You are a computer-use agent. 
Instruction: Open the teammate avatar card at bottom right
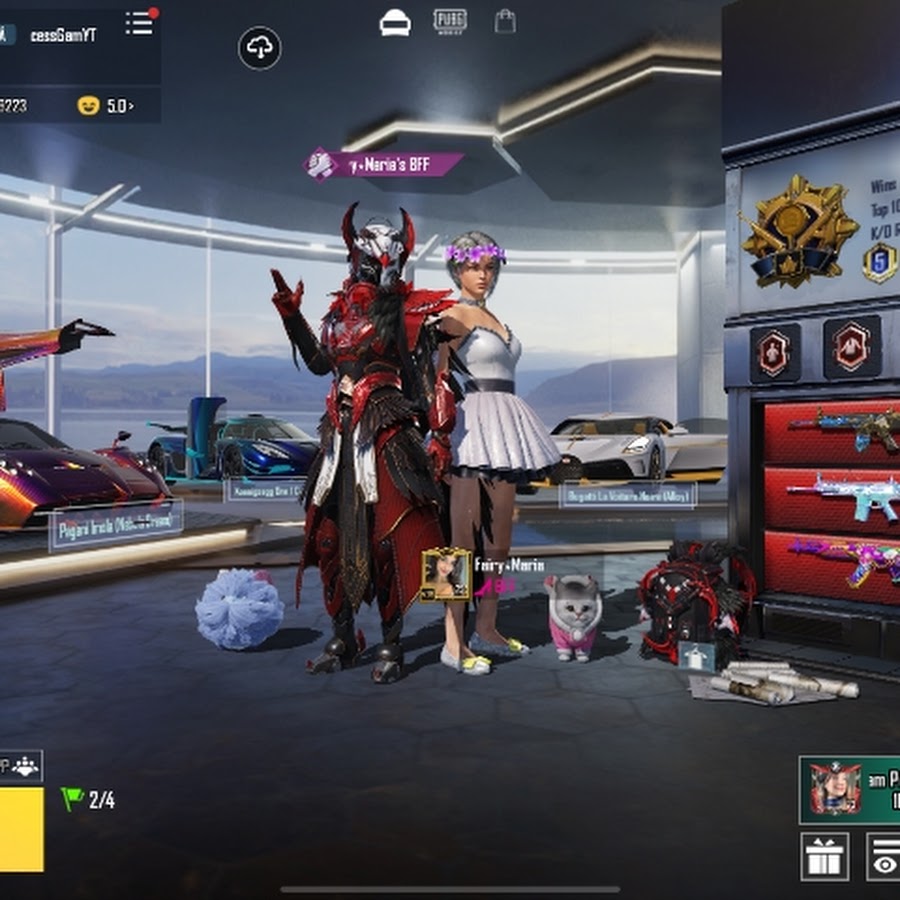[x=850, y=789]
